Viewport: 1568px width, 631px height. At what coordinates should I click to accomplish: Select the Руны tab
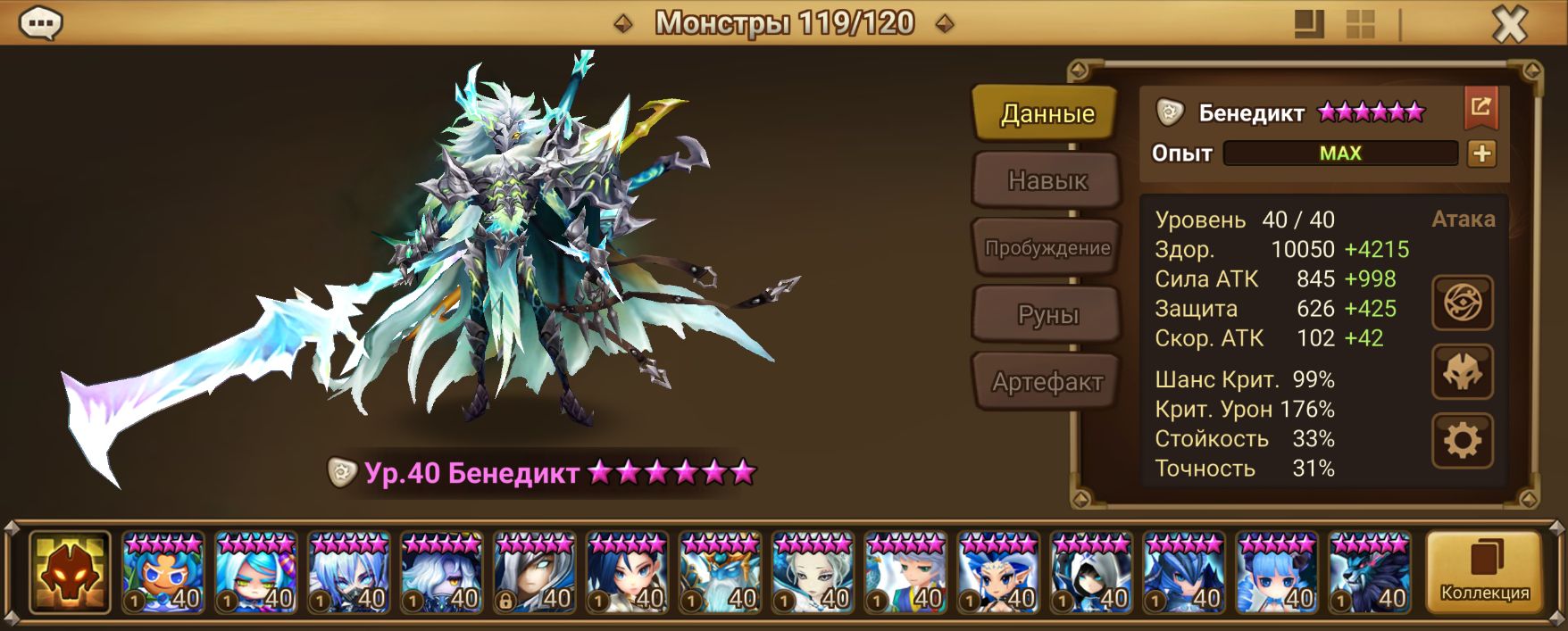pos(1047,314)
